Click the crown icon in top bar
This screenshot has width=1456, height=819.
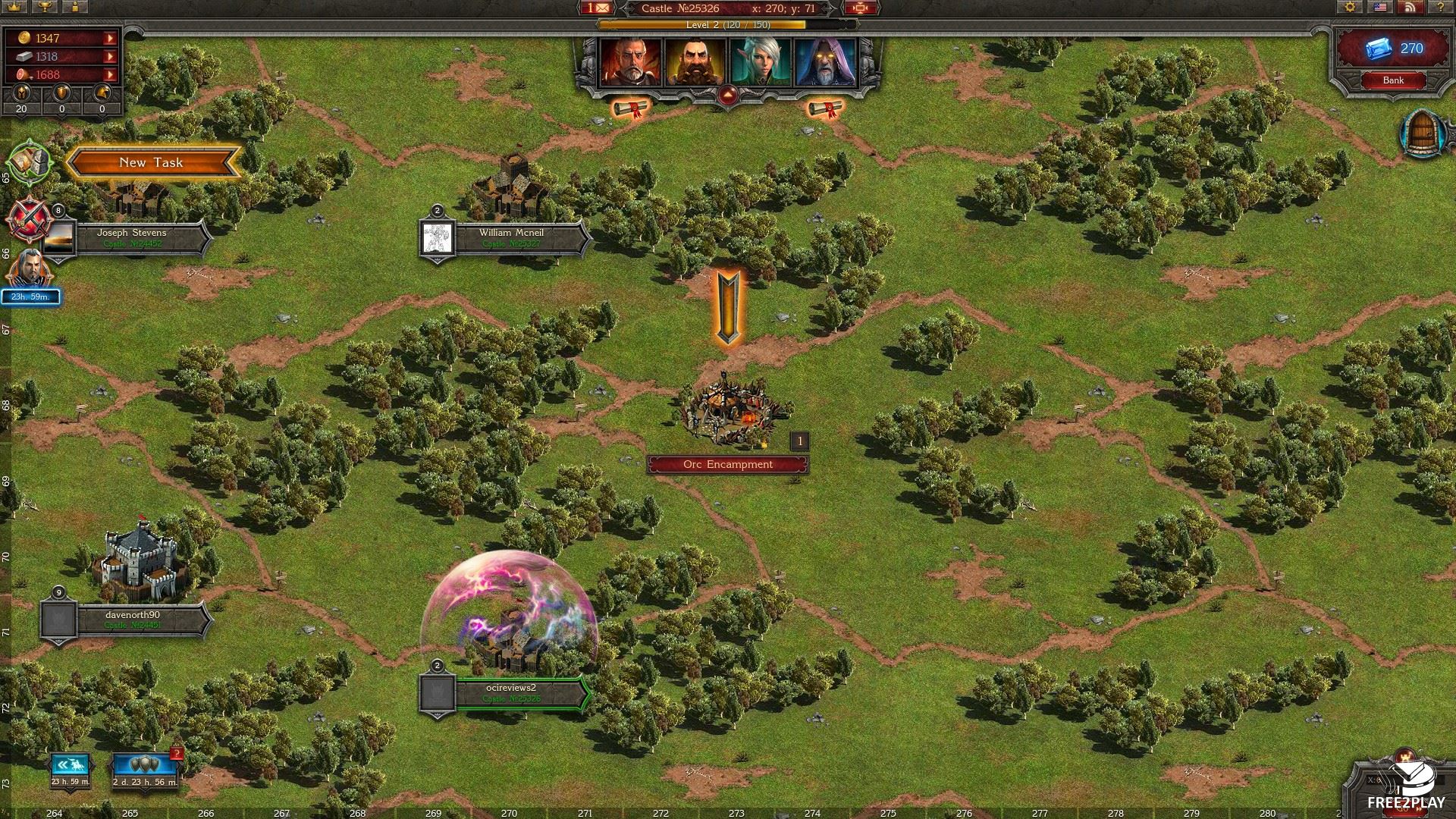14,7
